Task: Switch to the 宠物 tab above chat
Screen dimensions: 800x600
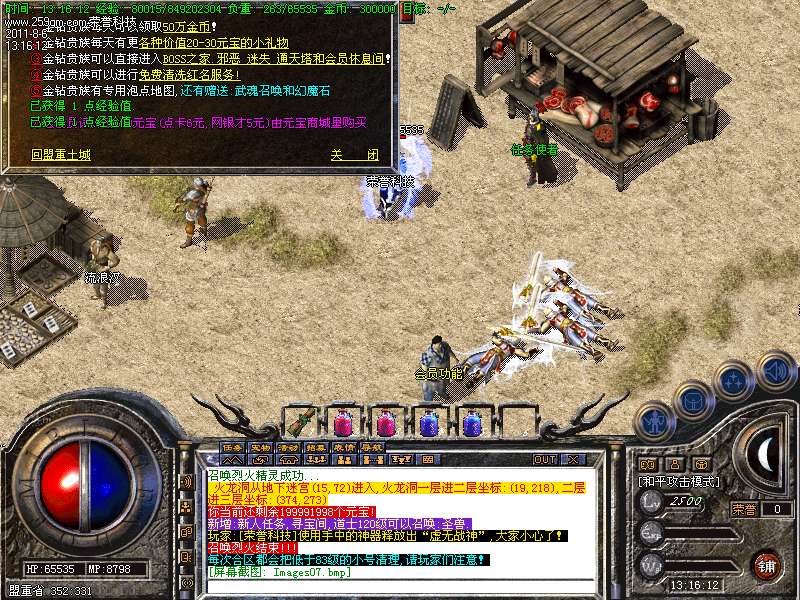Action: click(260, 447)
